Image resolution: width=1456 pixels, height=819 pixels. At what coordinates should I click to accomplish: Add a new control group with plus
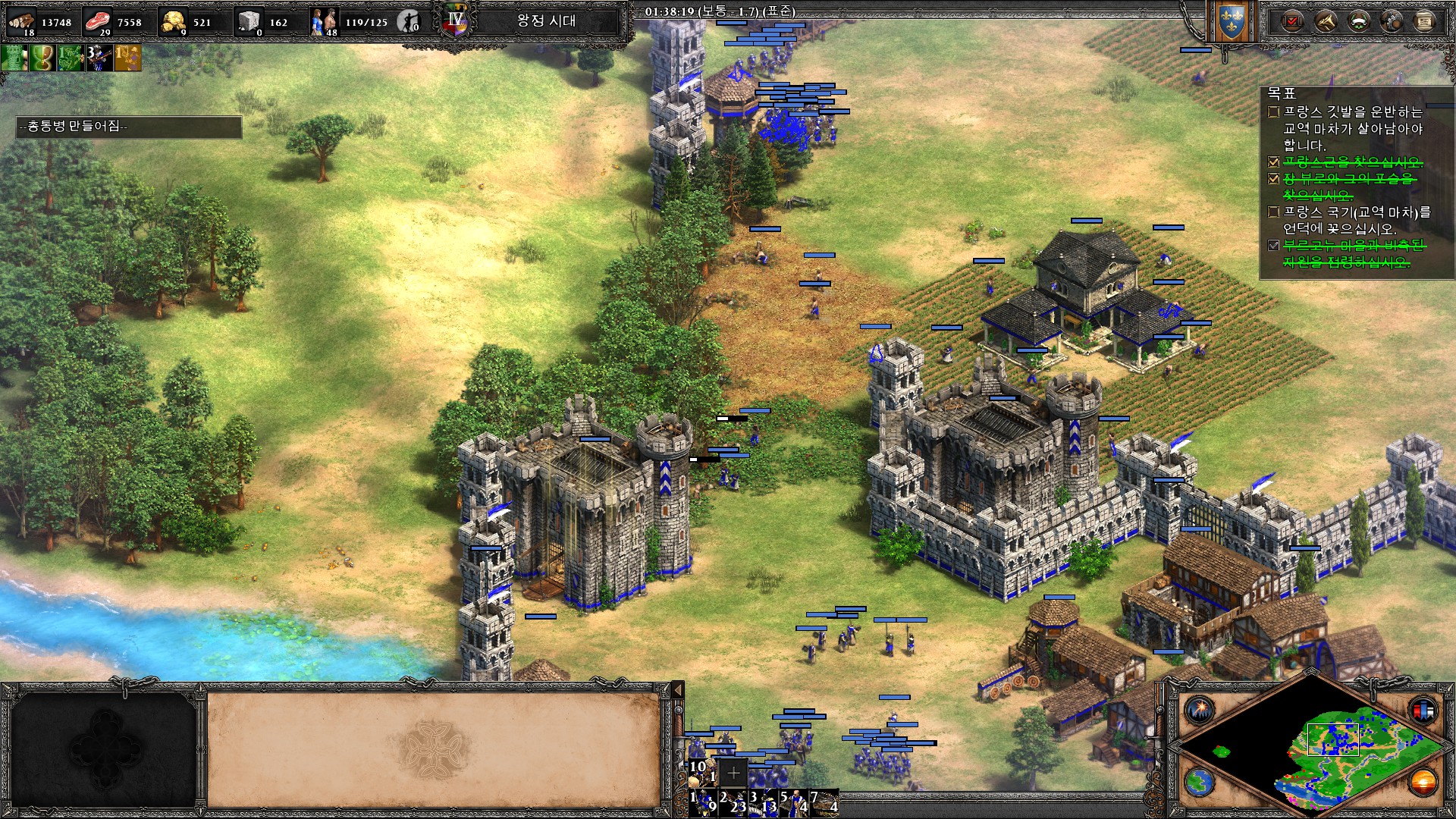[733, 773]
